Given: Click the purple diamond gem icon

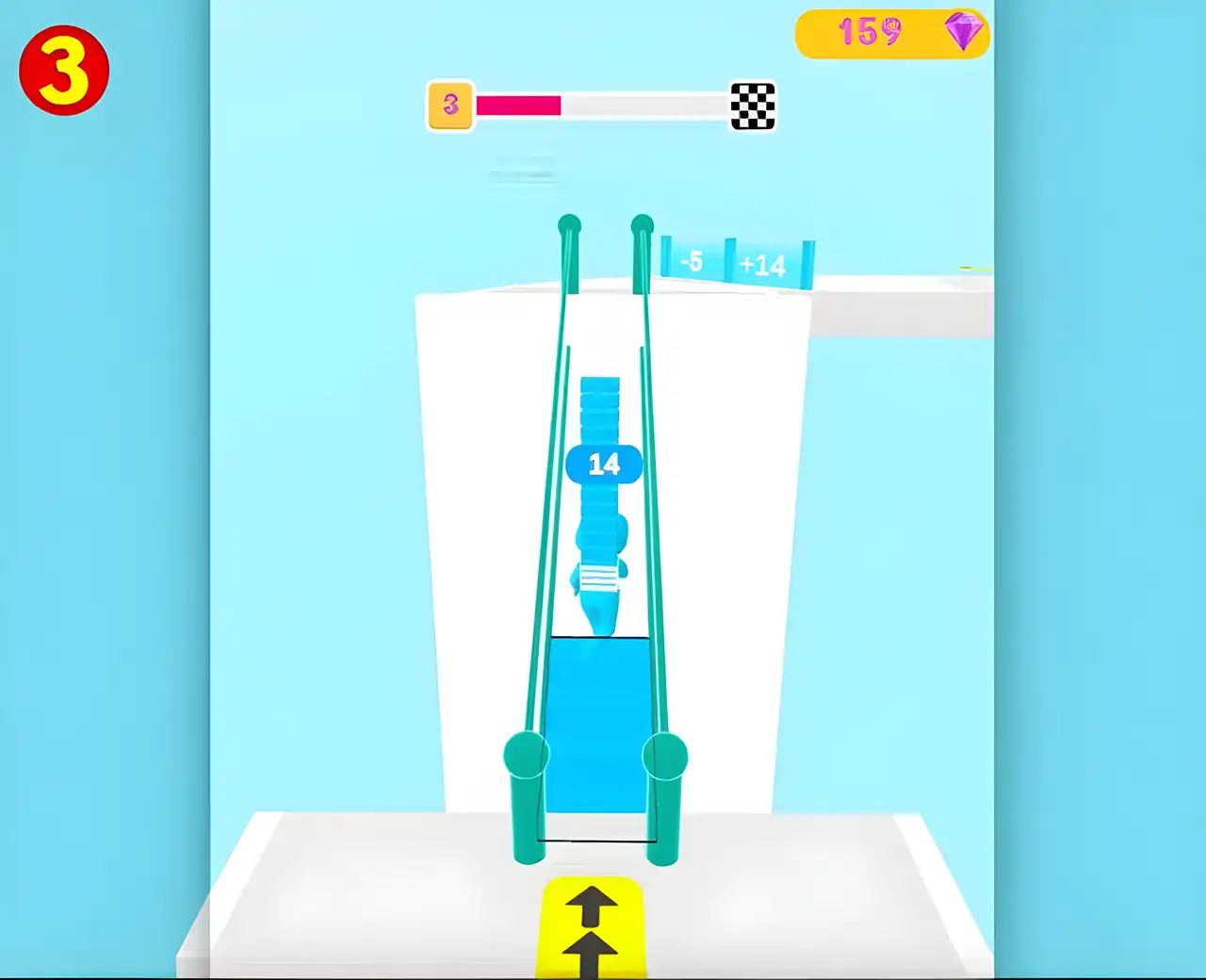Looking at the screenshot, I should 961,31.
